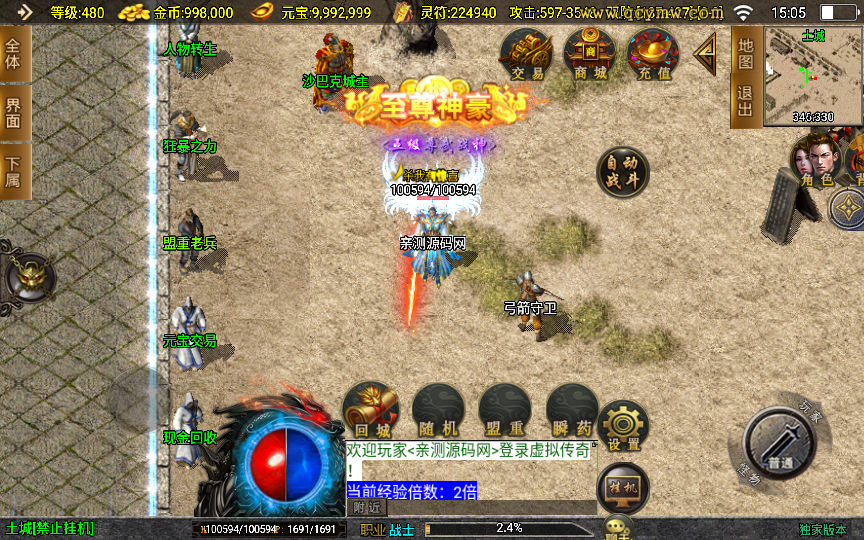Screen dimensions: 864x540
Task: Teleport with the 盟重 button
Action: [505, 409]
